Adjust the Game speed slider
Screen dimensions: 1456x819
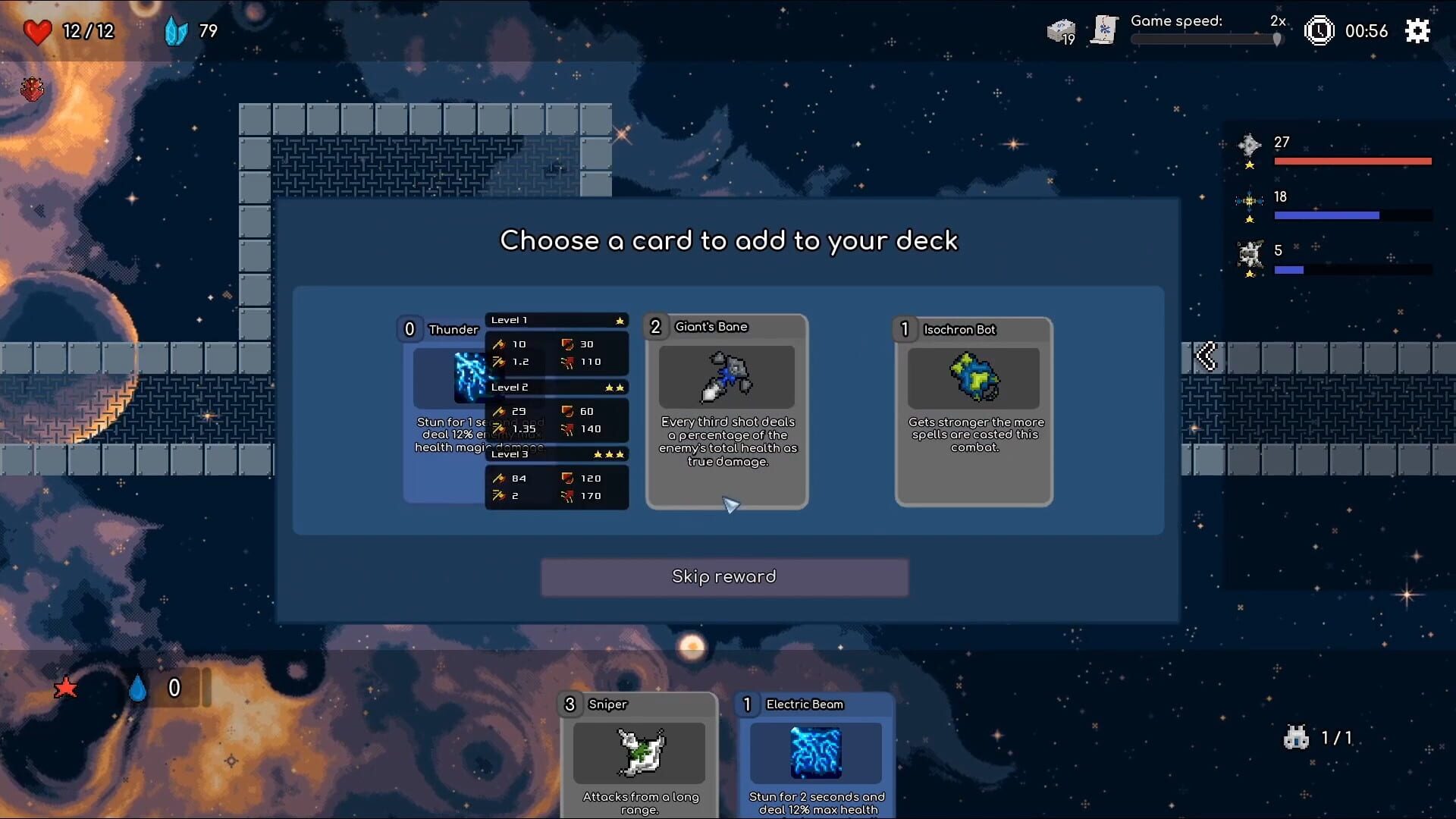click(1278, 39)
